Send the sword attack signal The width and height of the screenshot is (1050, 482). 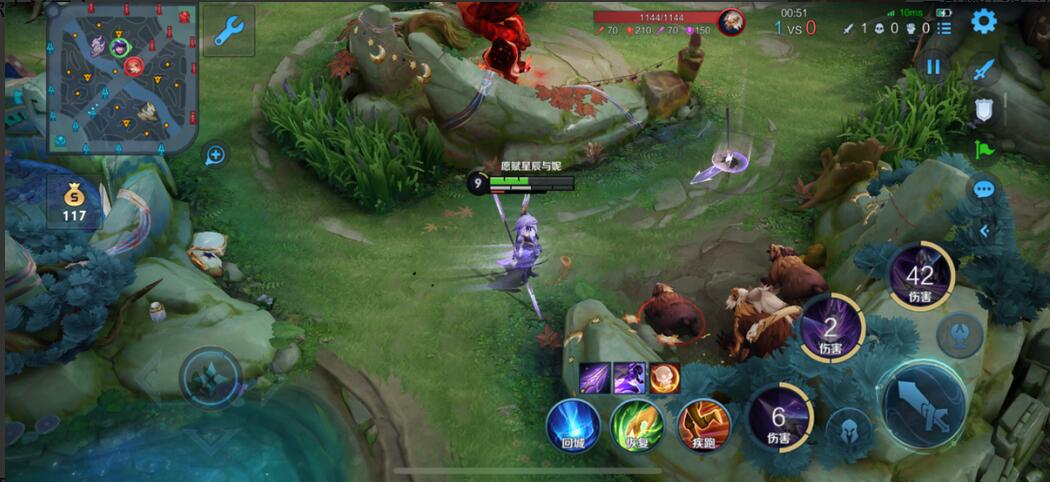click(984, 69)
